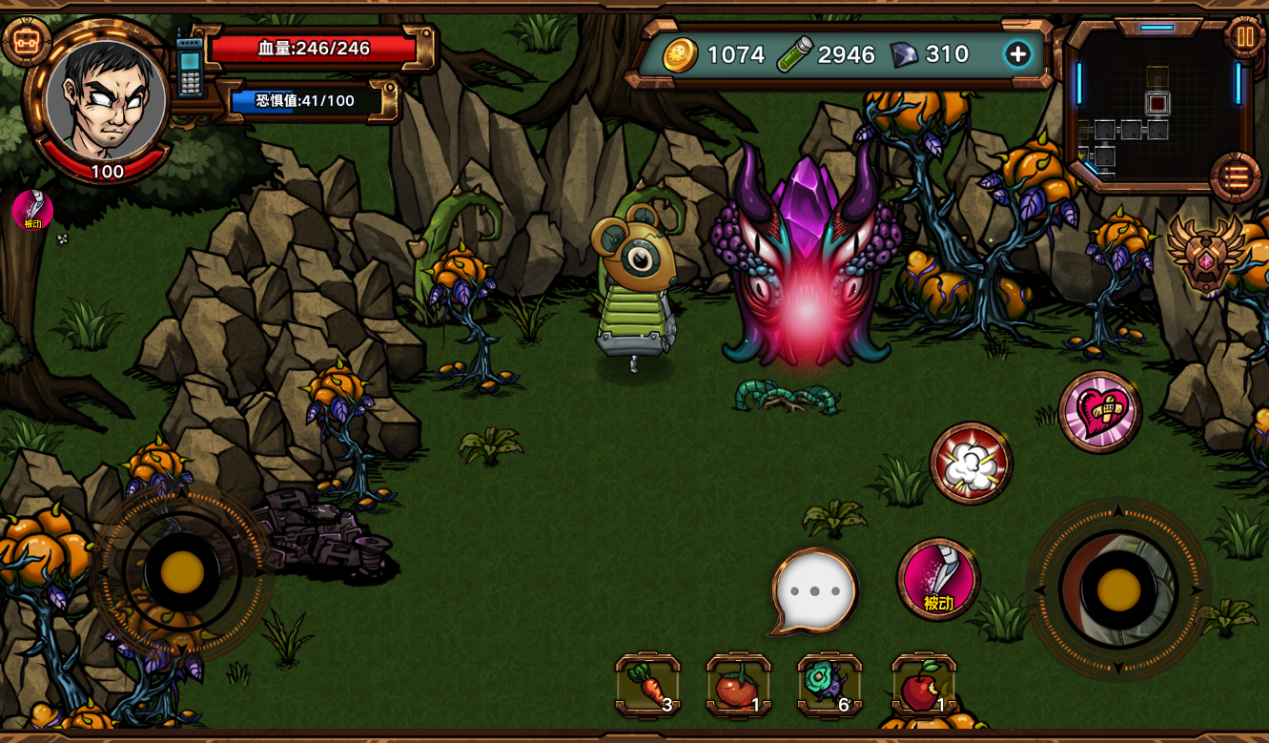Open the briefcase inventory button
The height and width of the screenshot is (743, 1269).
pyautogui.click(x=26, y=42)
